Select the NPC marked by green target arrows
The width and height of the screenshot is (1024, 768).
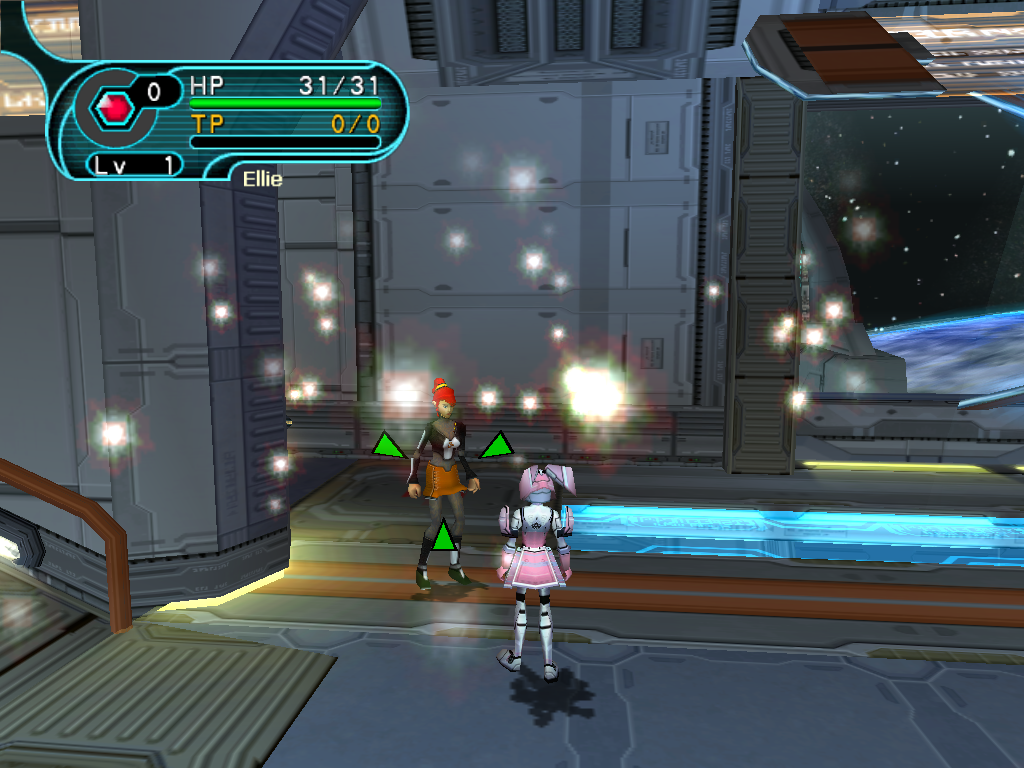tap(443, 480)
